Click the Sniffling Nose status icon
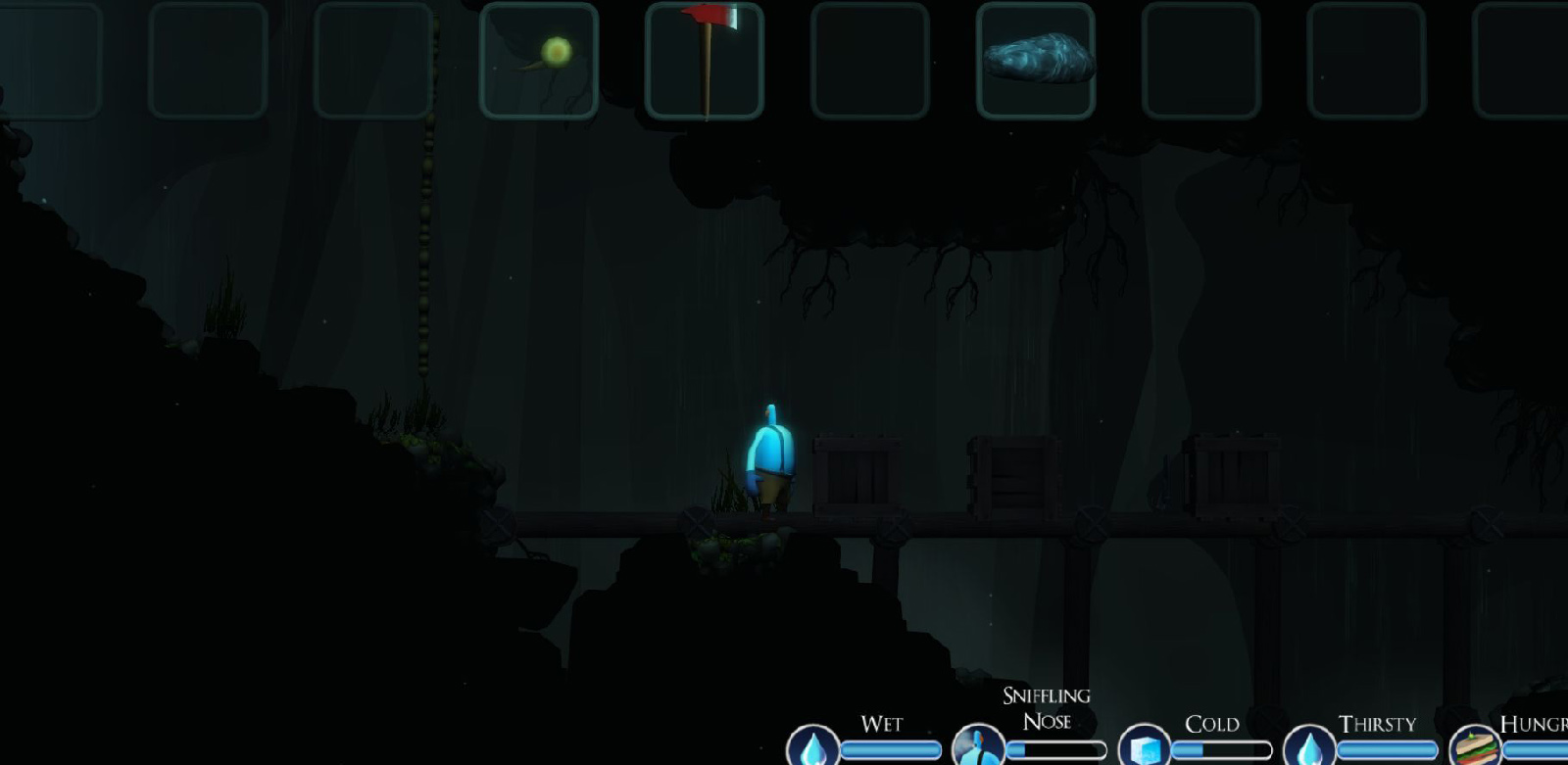 (978, 748)
